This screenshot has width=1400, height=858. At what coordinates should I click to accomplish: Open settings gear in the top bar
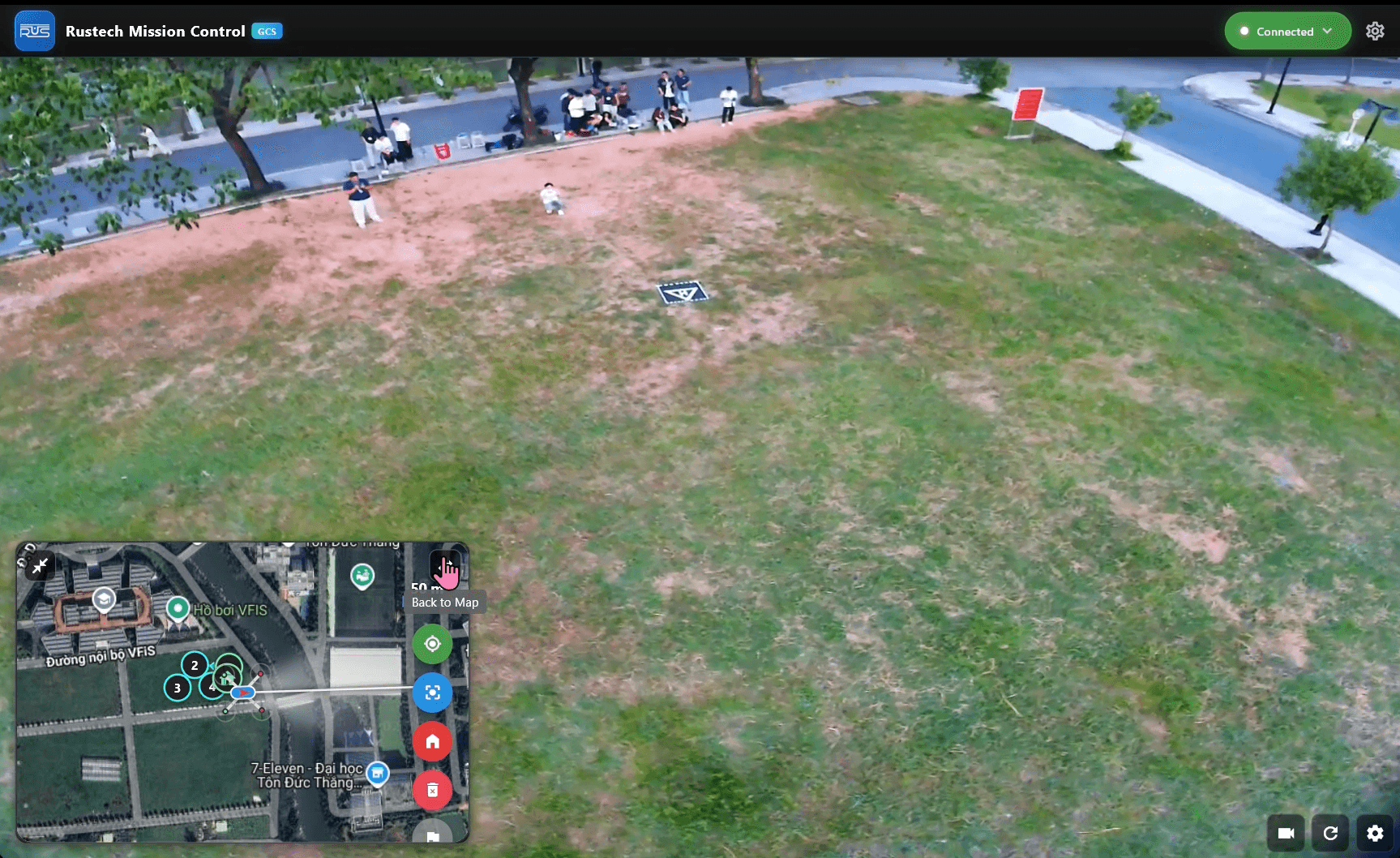(1375, 31)
